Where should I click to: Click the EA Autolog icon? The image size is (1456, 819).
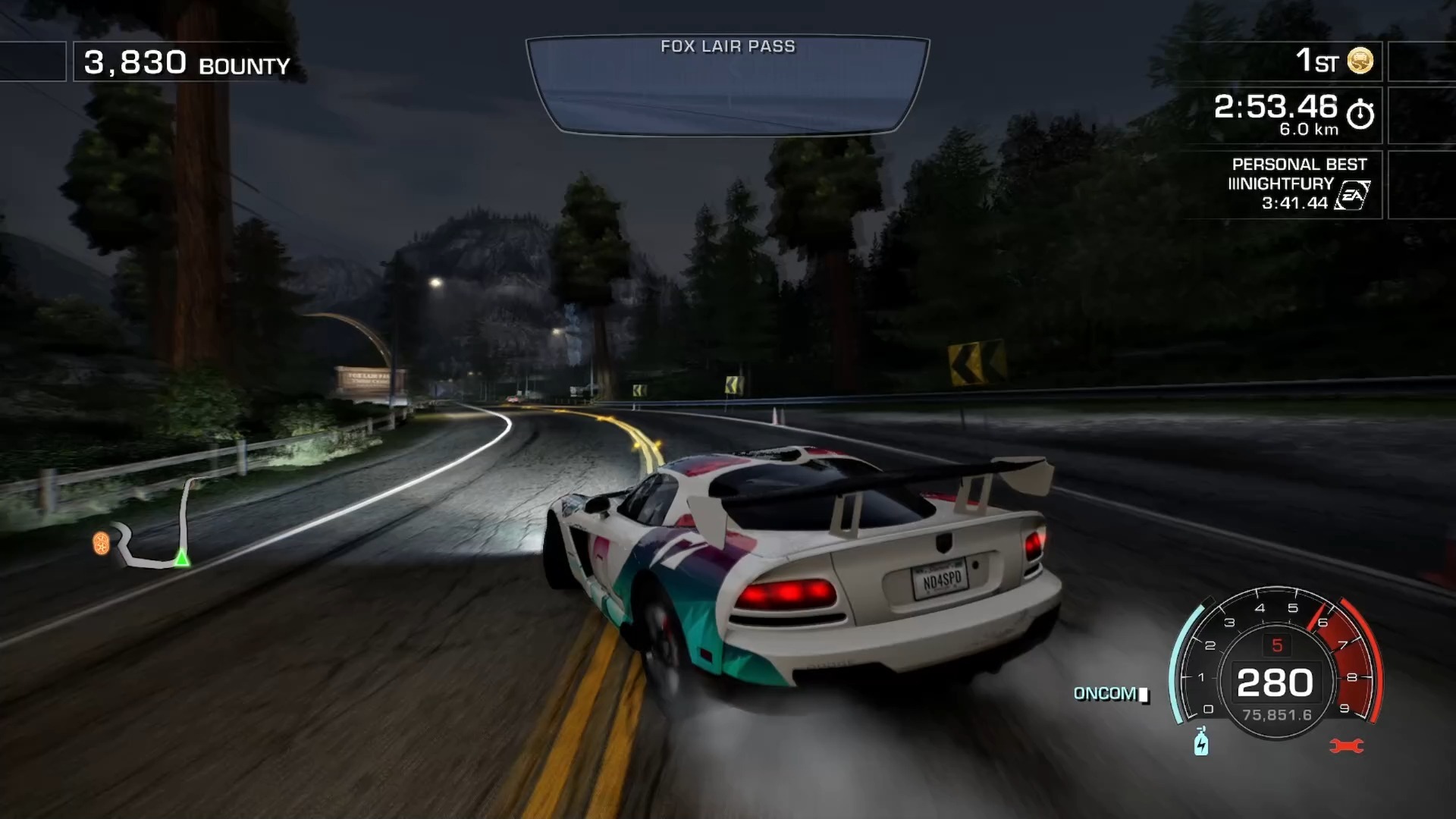(1354, 196)
